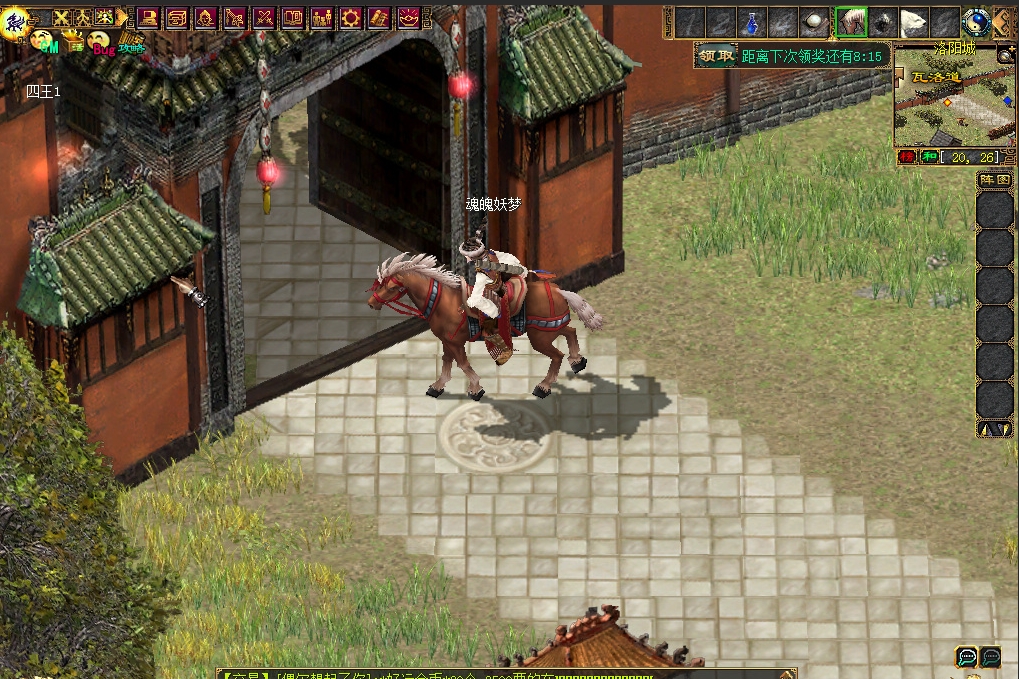Select the horse mount hotbar slot
Viewport: 1019px width, 679px height.
(x=851, y=22)
